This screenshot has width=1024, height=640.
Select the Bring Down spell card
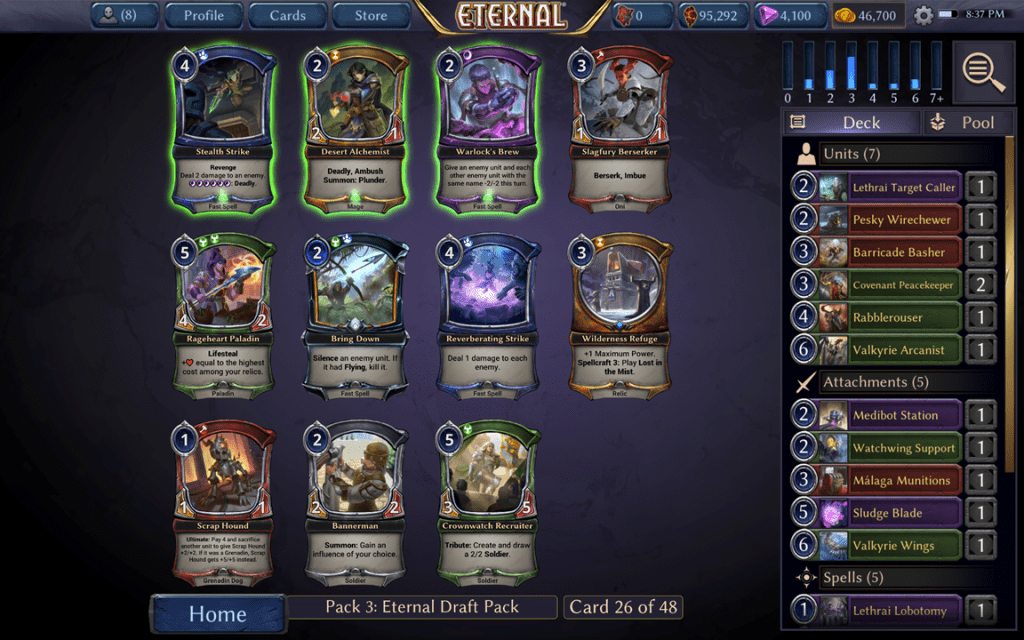[x=354, y=318]
